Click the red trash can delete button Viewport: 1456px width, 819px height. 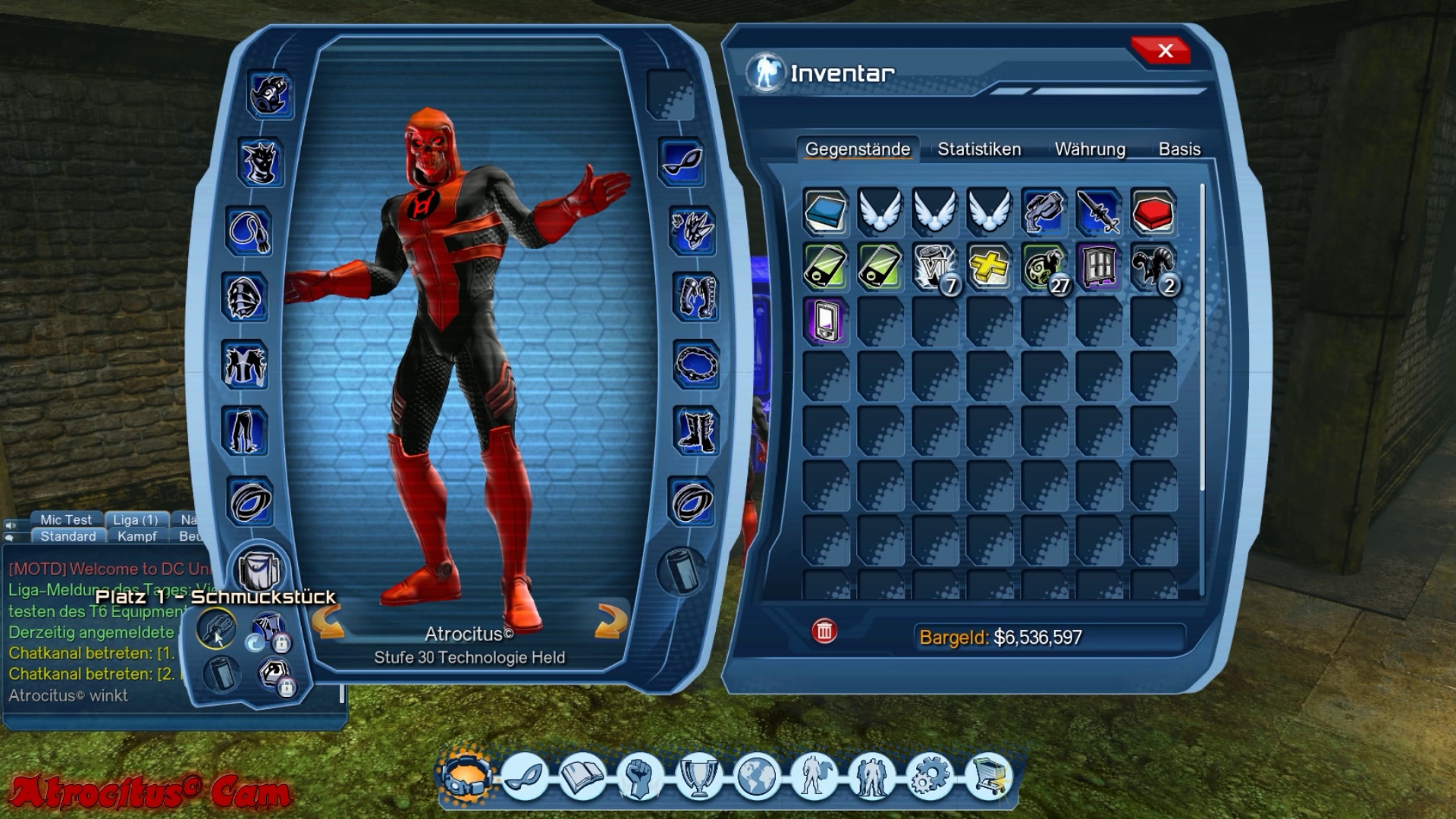[824, 631]
